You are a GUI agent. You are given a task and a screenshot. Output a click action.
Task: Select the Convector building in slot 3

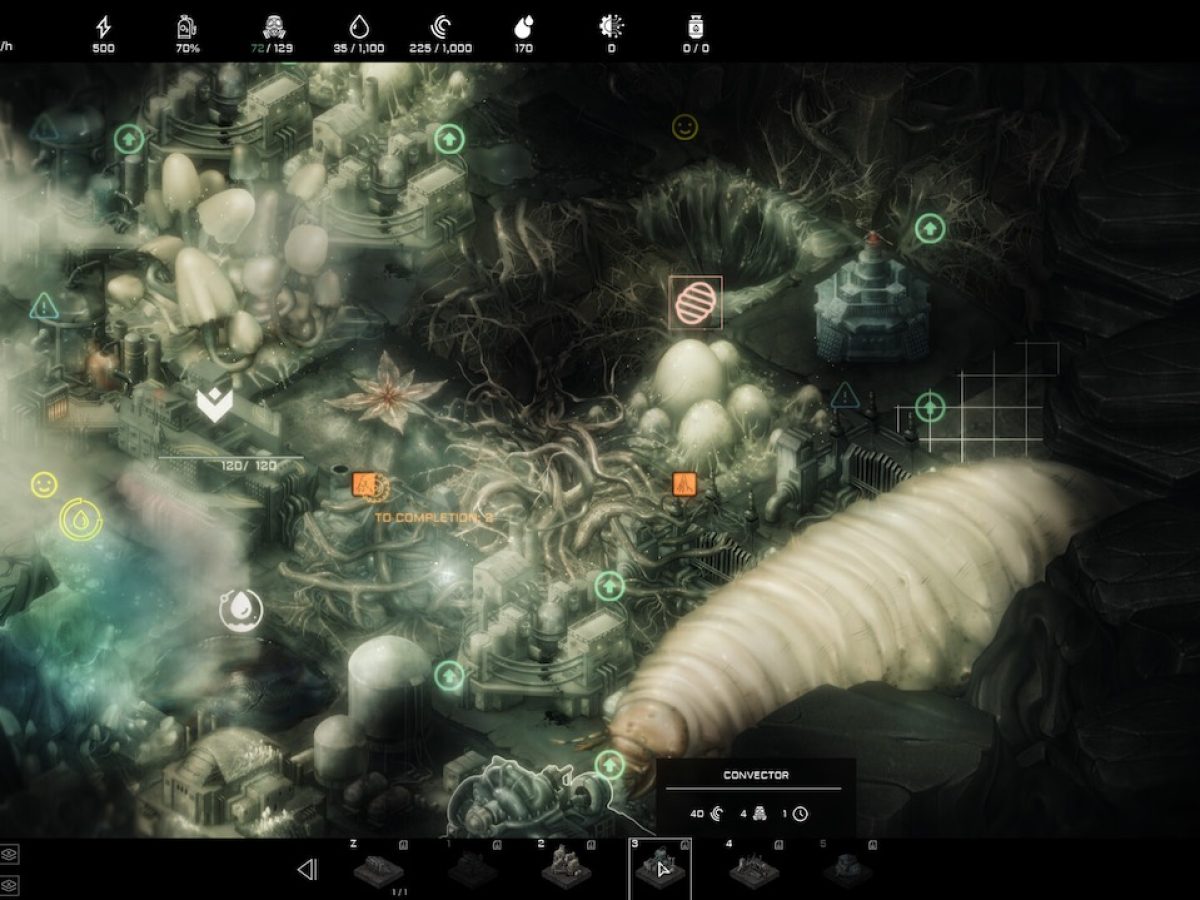tap(659, 868)
